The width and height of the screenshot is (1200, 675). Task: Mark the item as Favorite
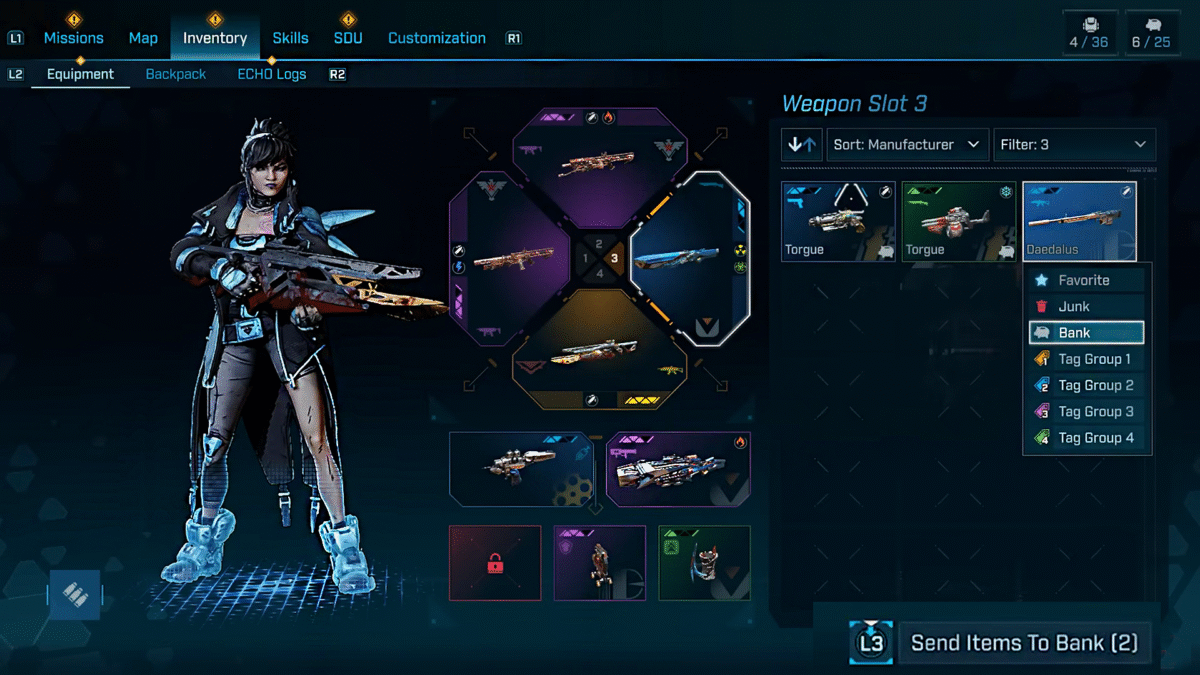click(1086, 281)
